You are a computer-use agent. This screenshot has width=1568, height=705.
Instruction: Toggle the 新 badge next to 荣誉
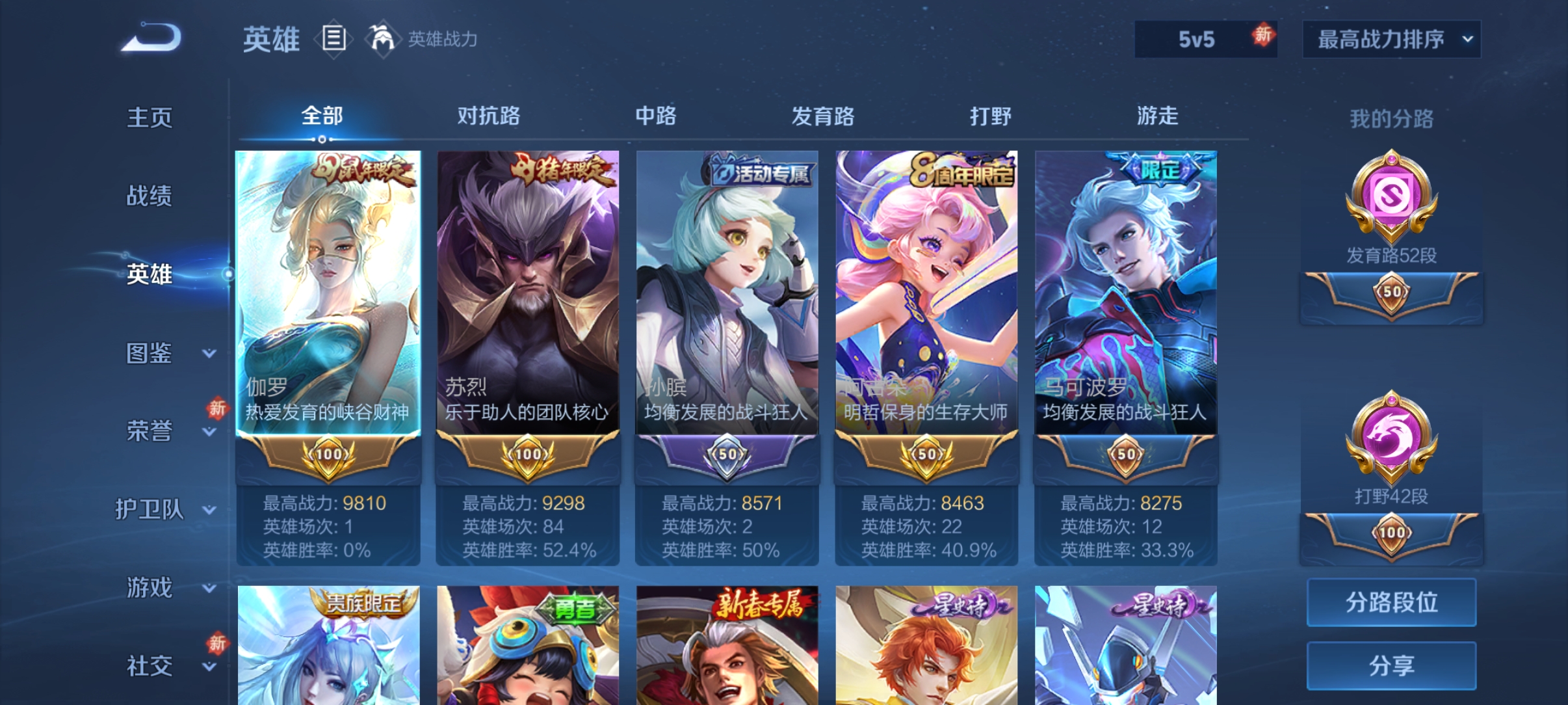pos(217,408)
